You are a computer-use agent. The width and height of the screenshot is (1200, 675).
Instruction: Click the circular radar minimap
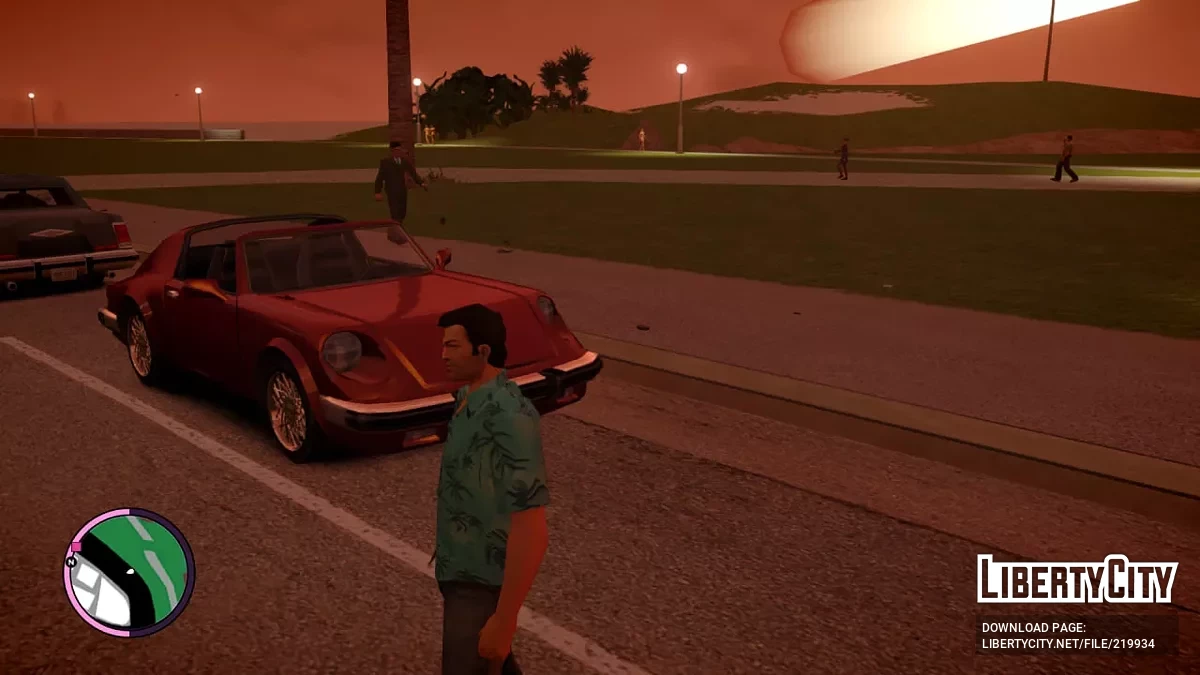click(129, 573)
